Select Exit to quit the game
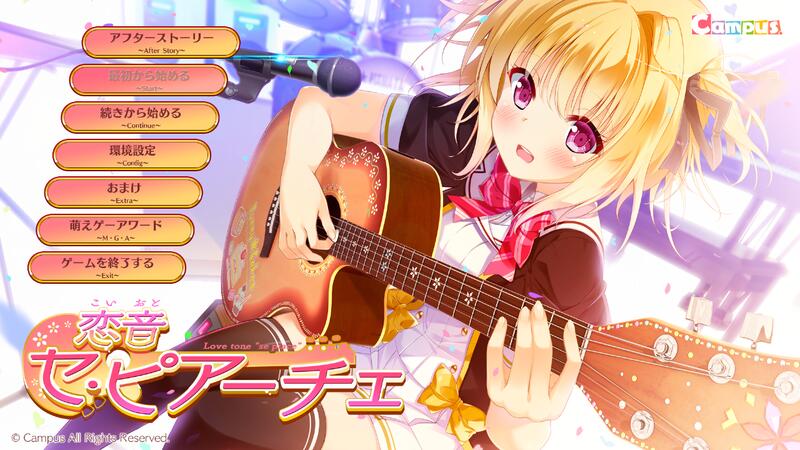This screenshot has height=450, width=800. coord(106,266)
